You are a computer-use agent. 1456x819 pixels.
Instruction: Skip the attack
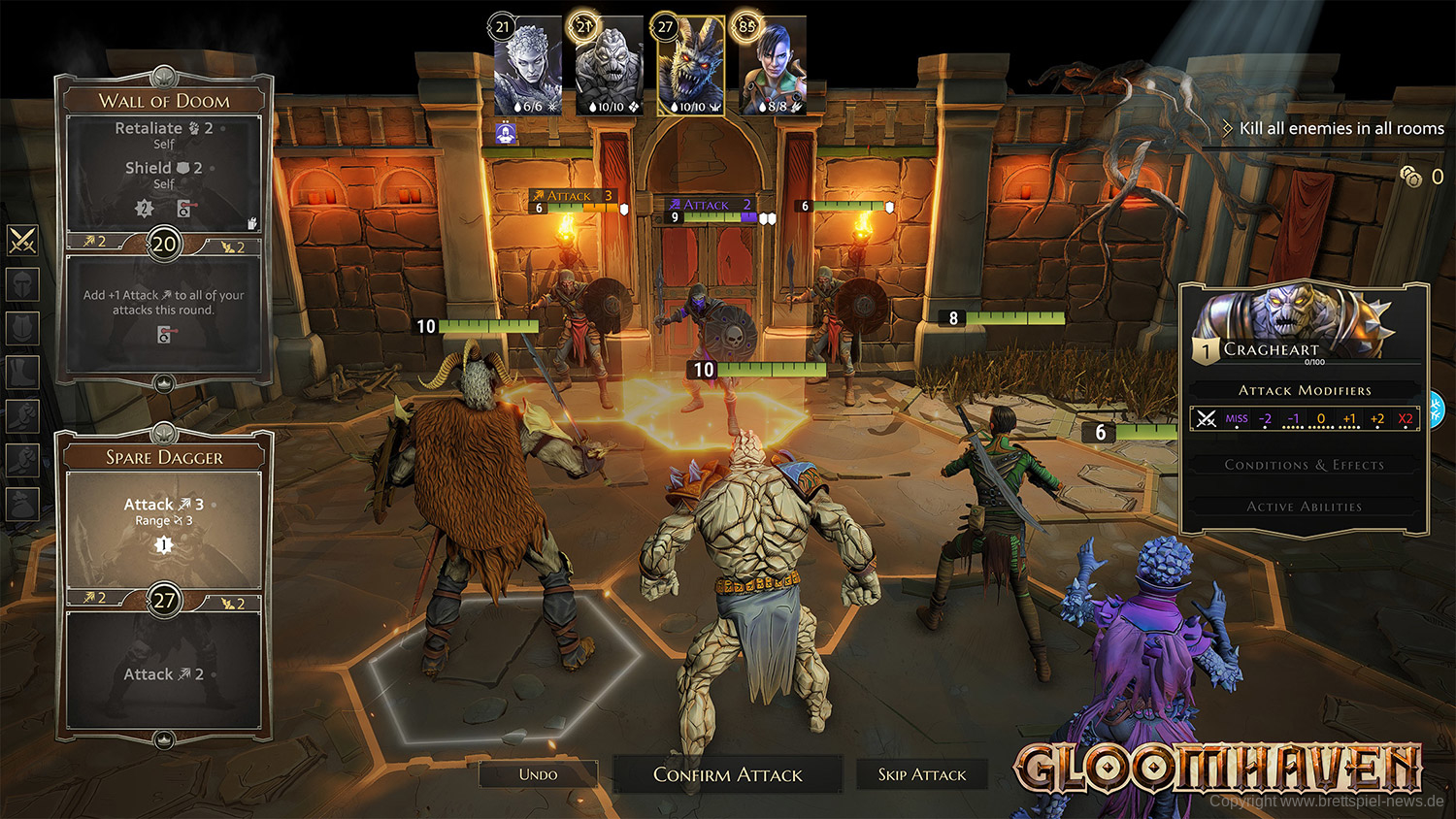click(921, 774)
